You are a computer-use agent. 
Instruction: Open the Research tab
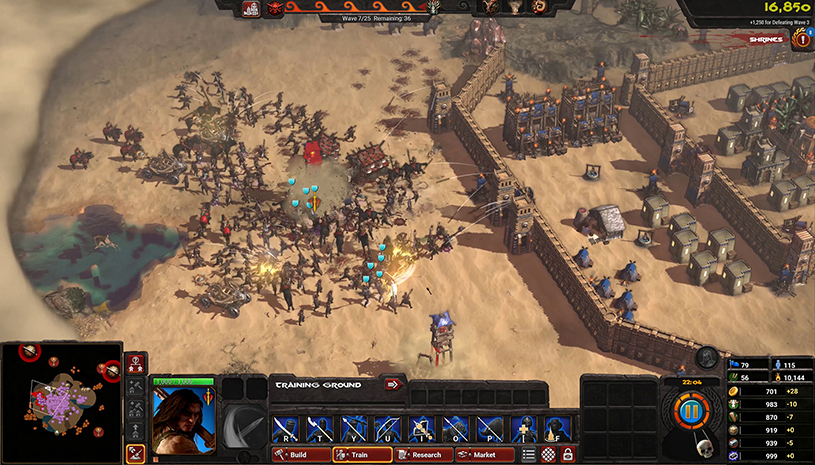(423, 455)
